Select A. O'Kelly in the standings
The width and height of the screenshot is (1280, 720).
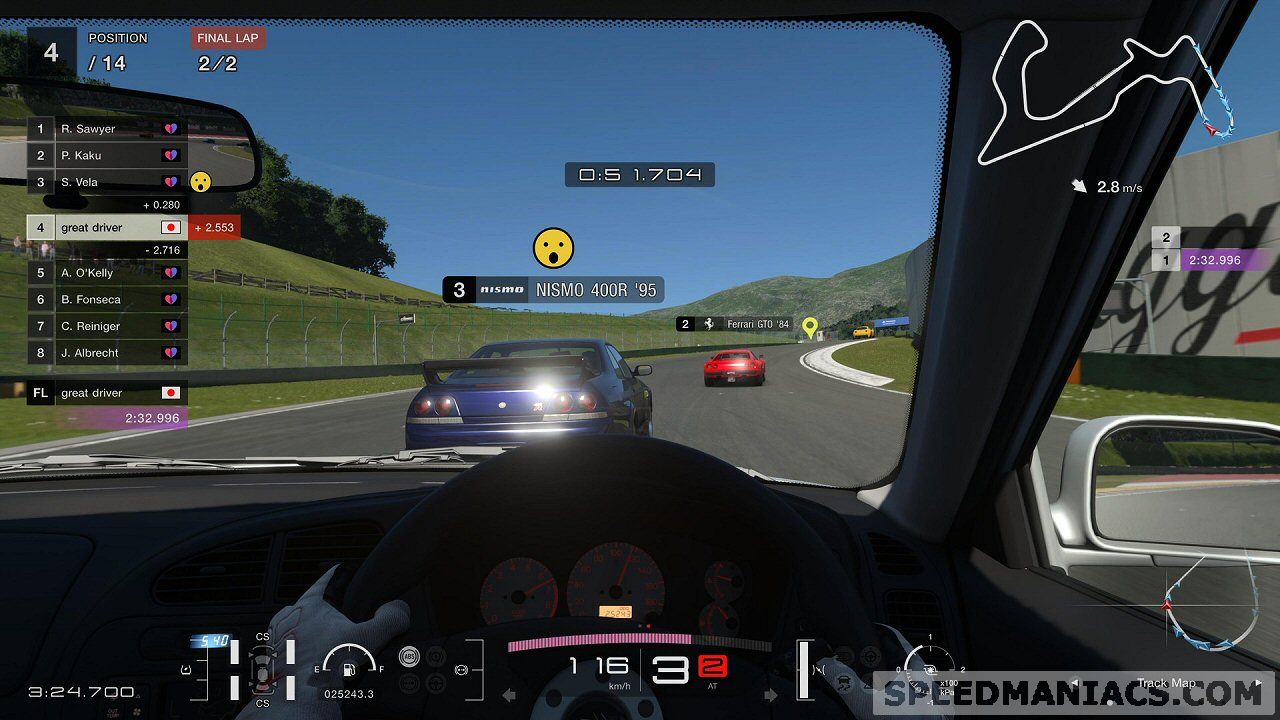[107, 273]
